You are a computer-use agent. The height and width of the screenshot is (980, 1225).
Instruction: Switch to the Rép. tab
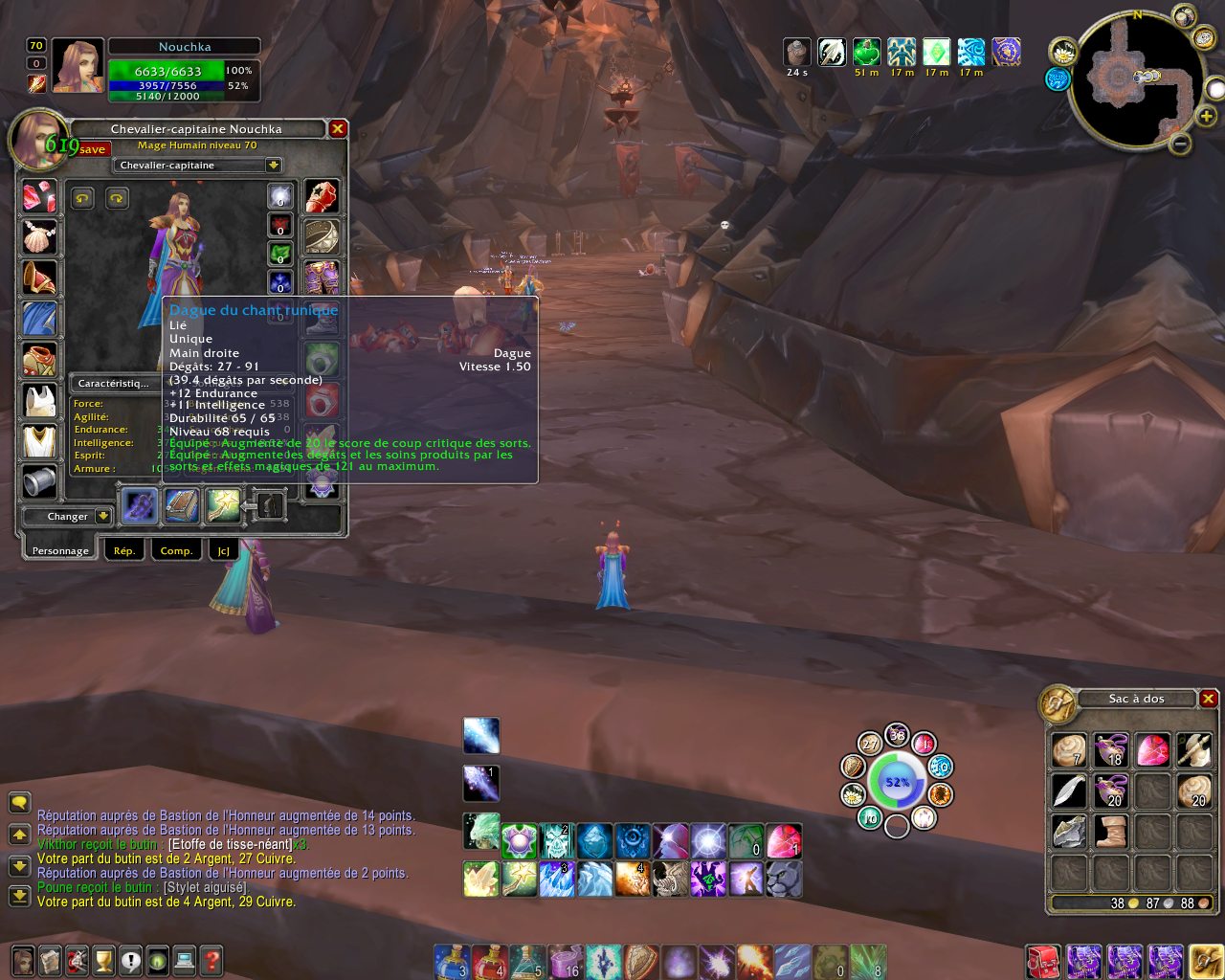[124, 550]
